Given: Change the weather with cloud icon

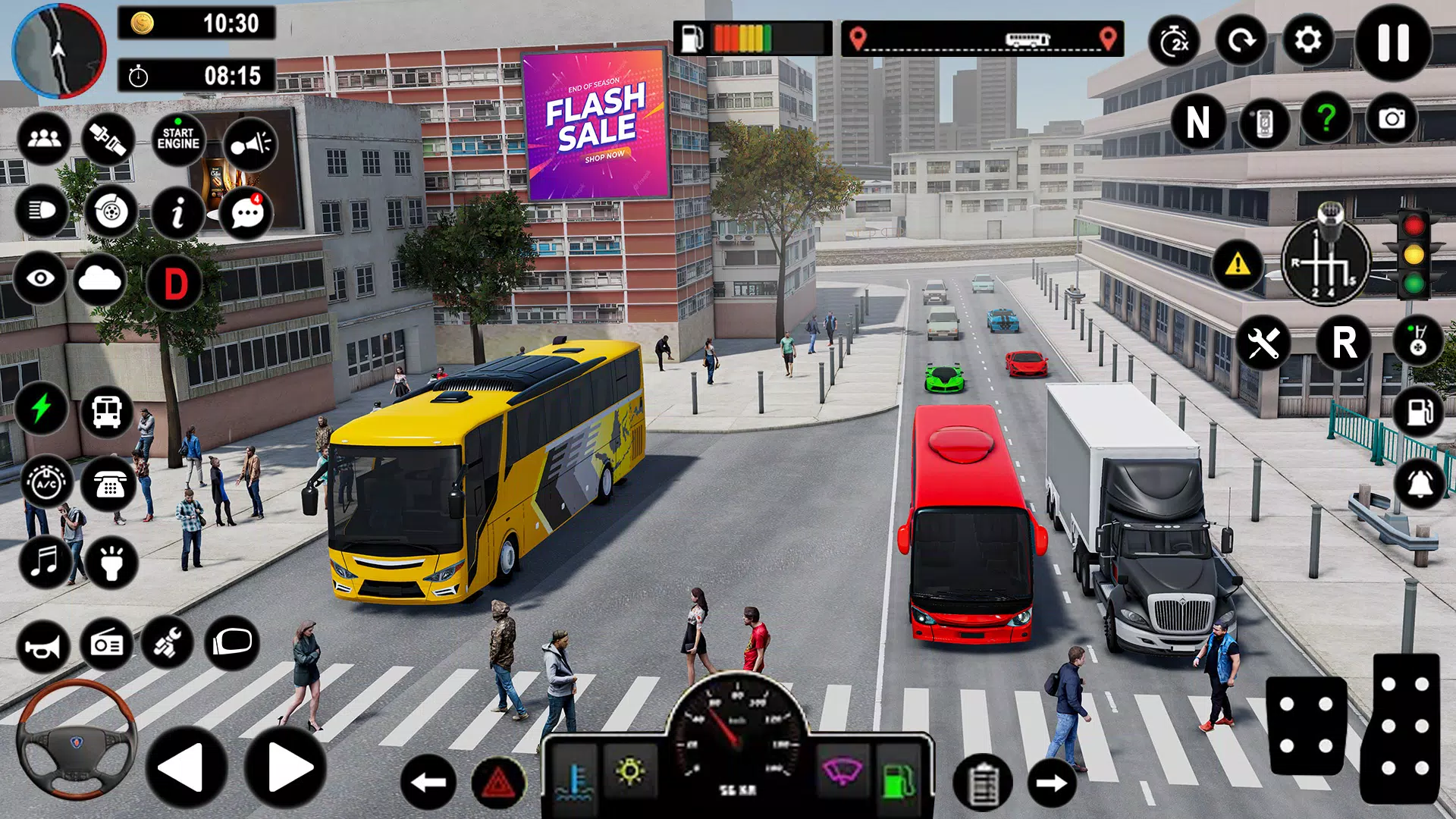Looking at the screenshot, I should (x=100, y=280).
